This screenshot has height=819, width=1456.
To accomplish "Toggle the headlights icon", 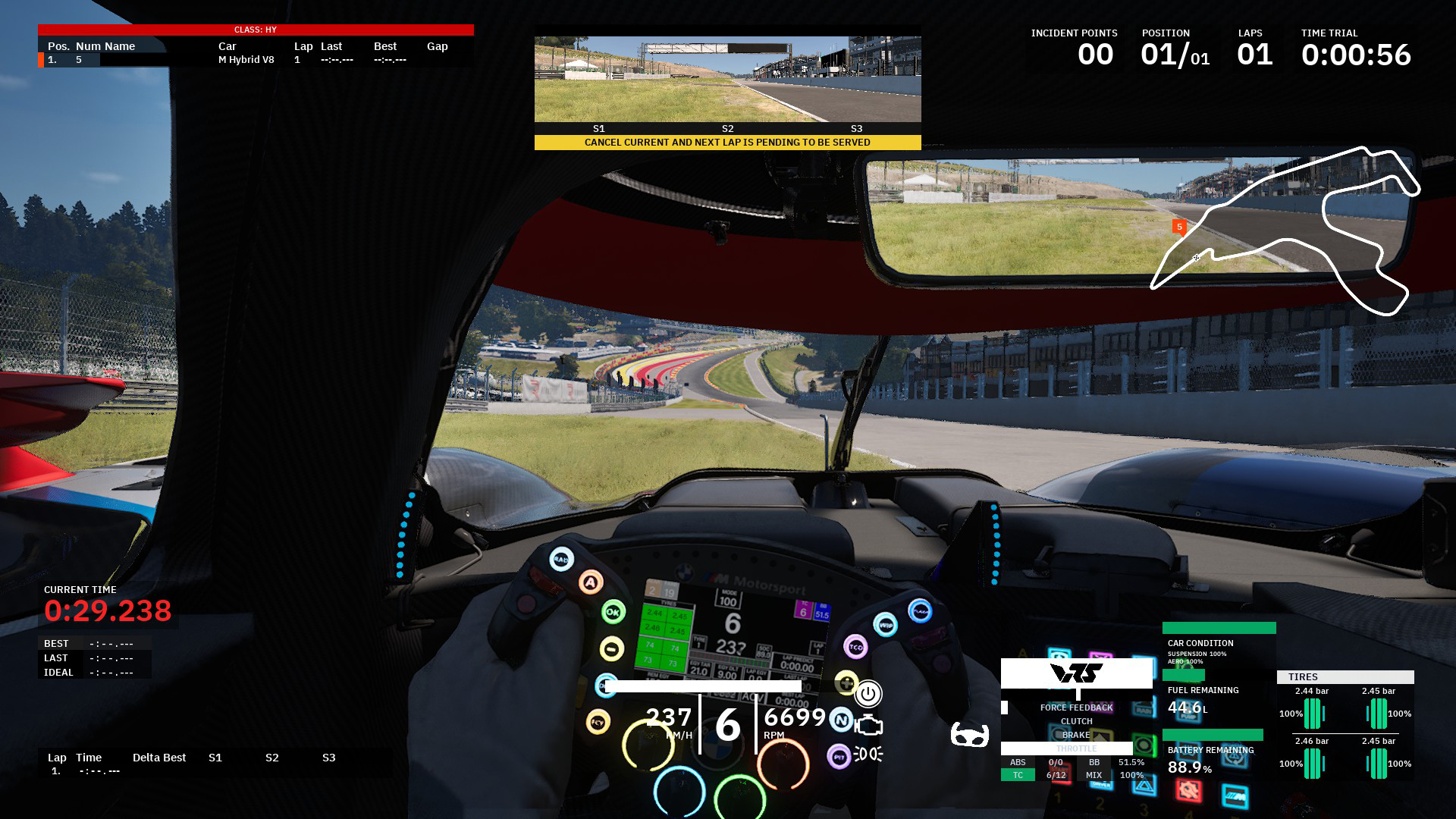I will click(x=869, y=754).
